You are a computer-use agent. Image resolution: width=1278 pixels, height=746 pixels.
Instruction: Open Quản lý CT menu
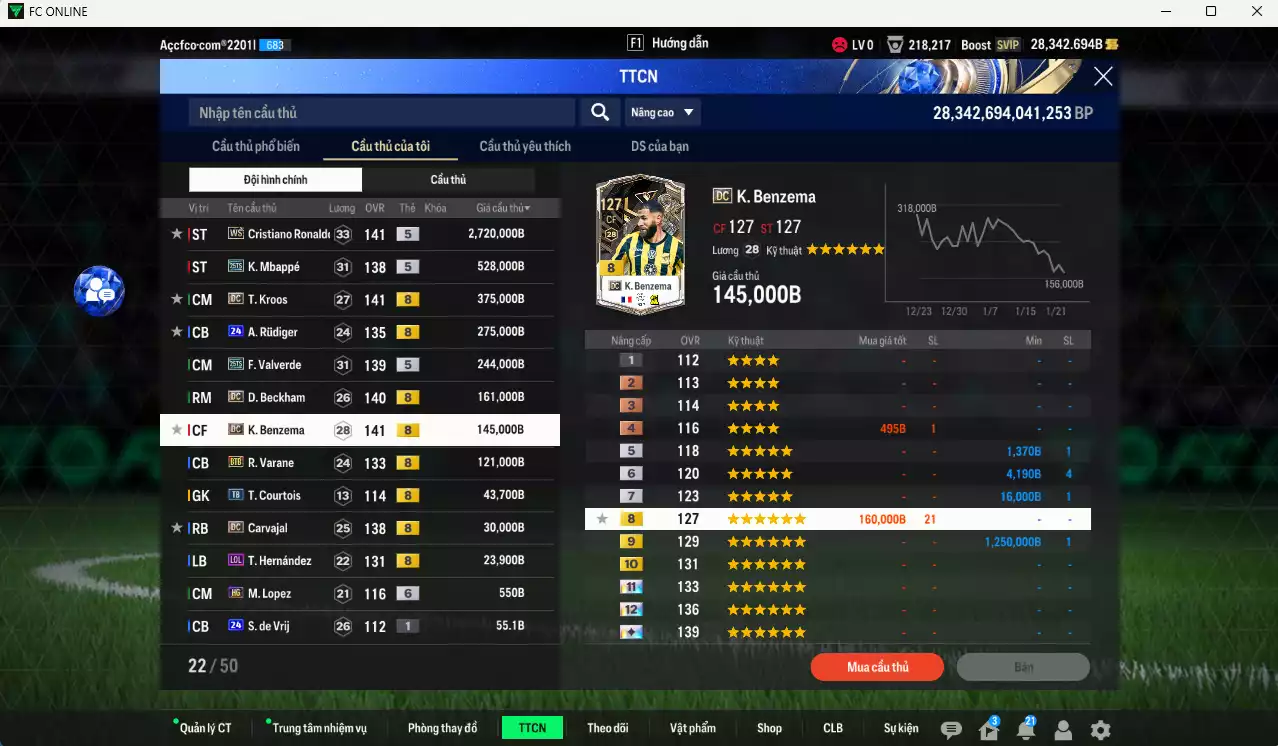coord(205,728)
